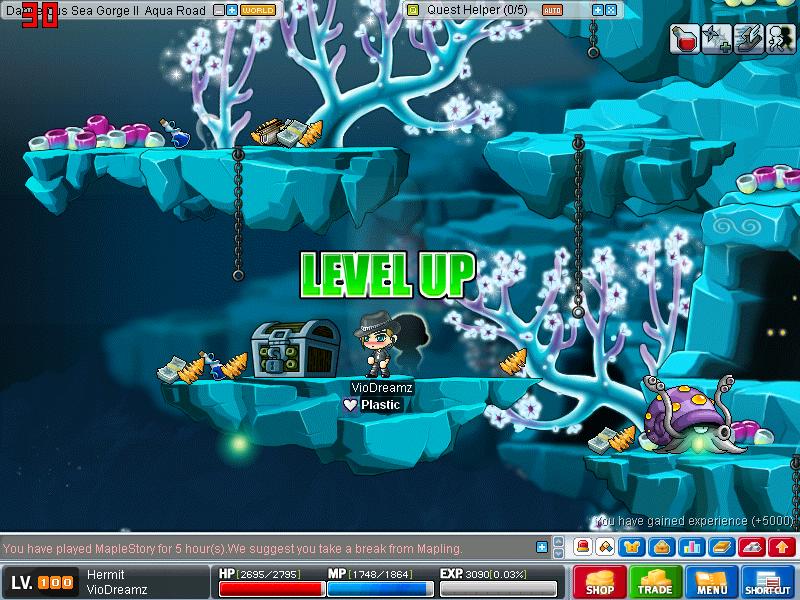Click the red siren alert icon
The width and height of the screenshot is (800, 600).
[x=582, y=547]
